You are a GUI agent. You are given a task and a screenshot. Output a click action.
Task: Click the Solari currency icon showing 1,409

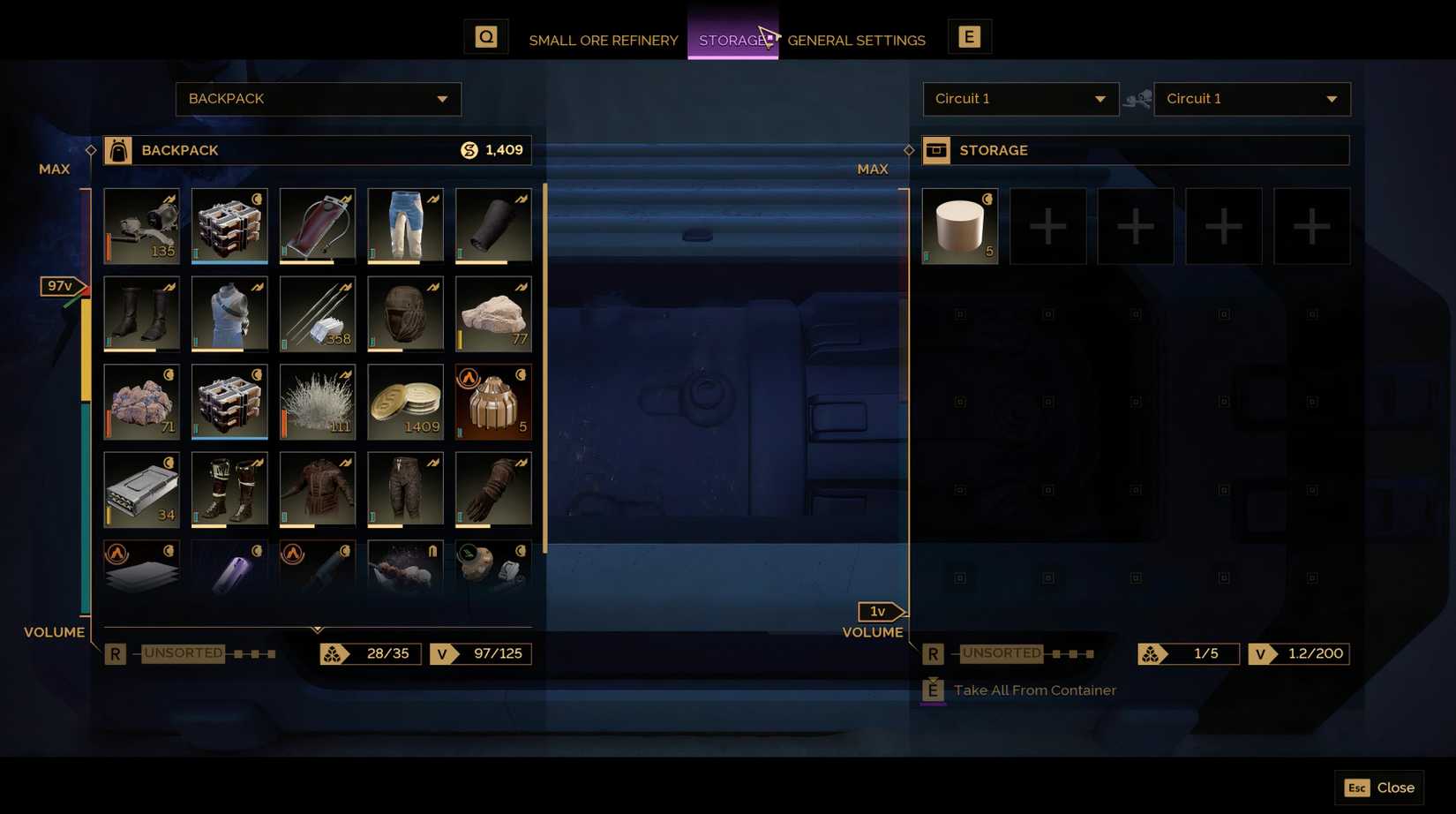pyautogui.click(x=469, y=150)
